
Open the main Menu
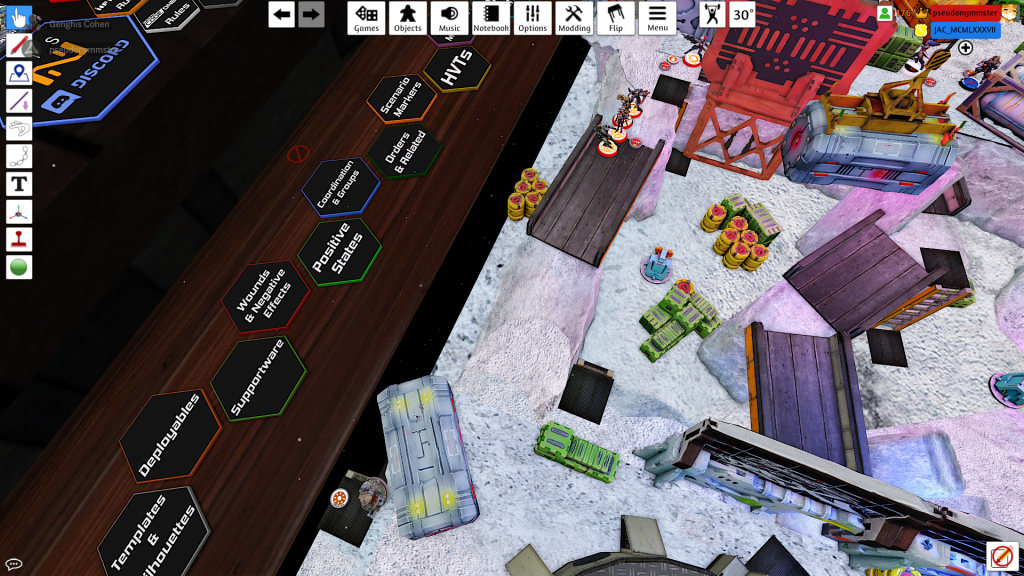[x=657, y=17]
